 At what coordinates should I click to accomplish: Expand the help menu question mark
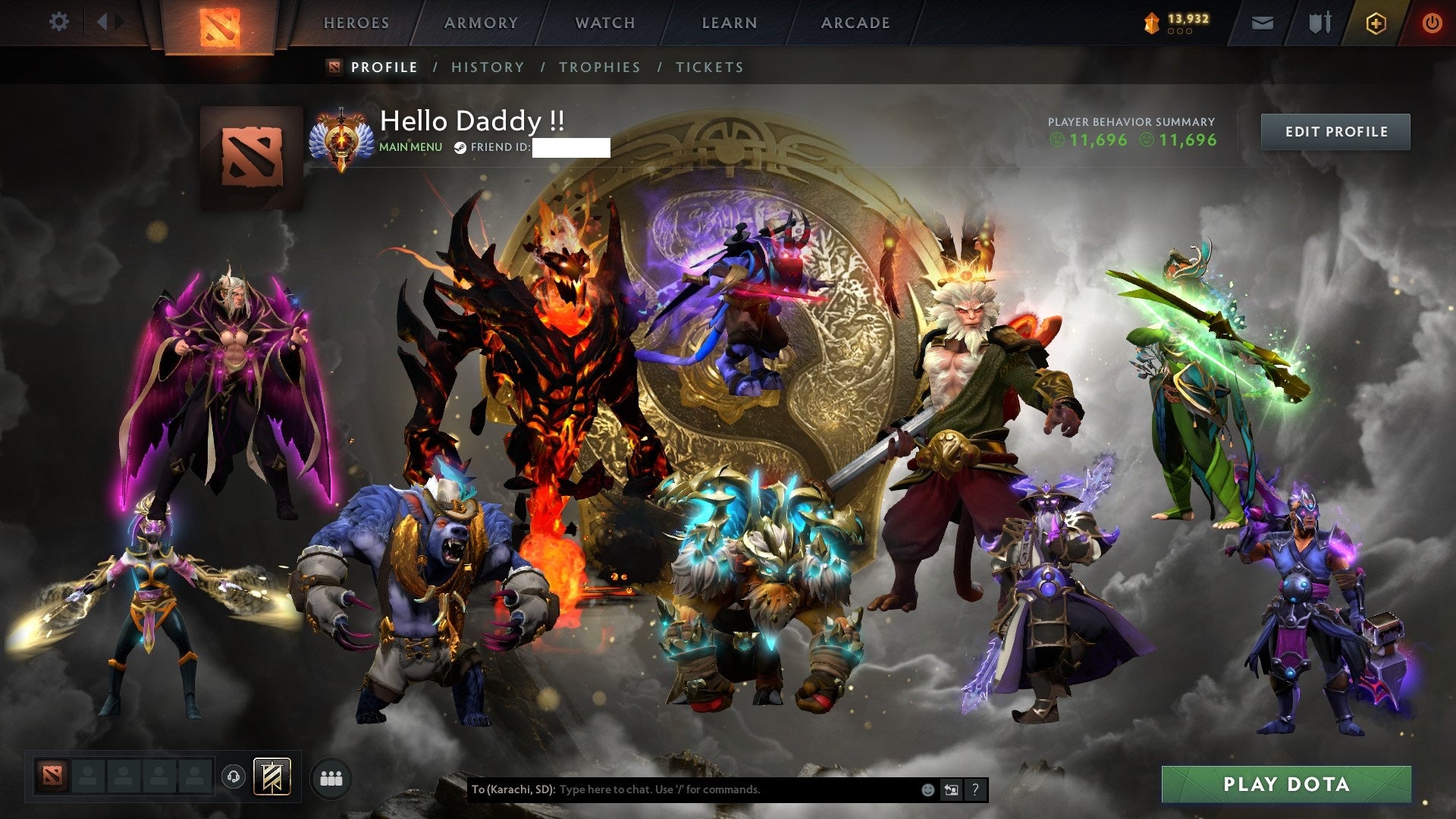click(975, 790)
